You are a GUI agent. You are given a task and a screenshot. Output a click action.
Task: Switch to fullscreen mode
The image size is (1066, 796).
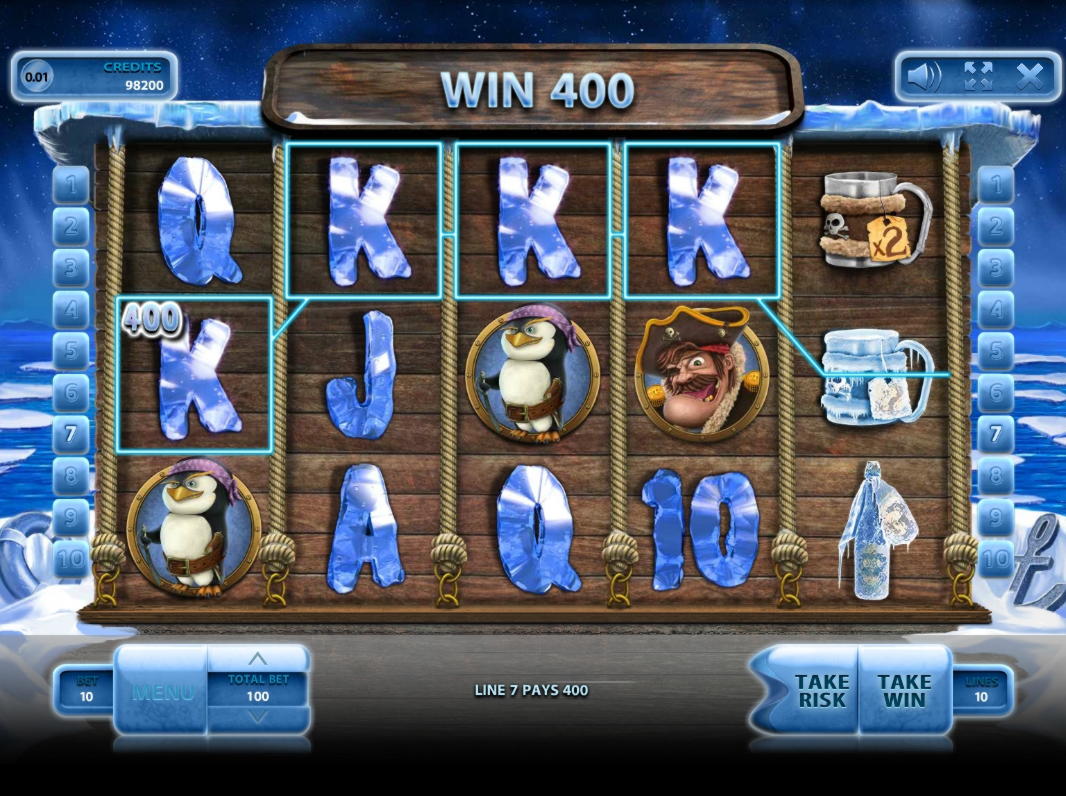tap(978, 76)
